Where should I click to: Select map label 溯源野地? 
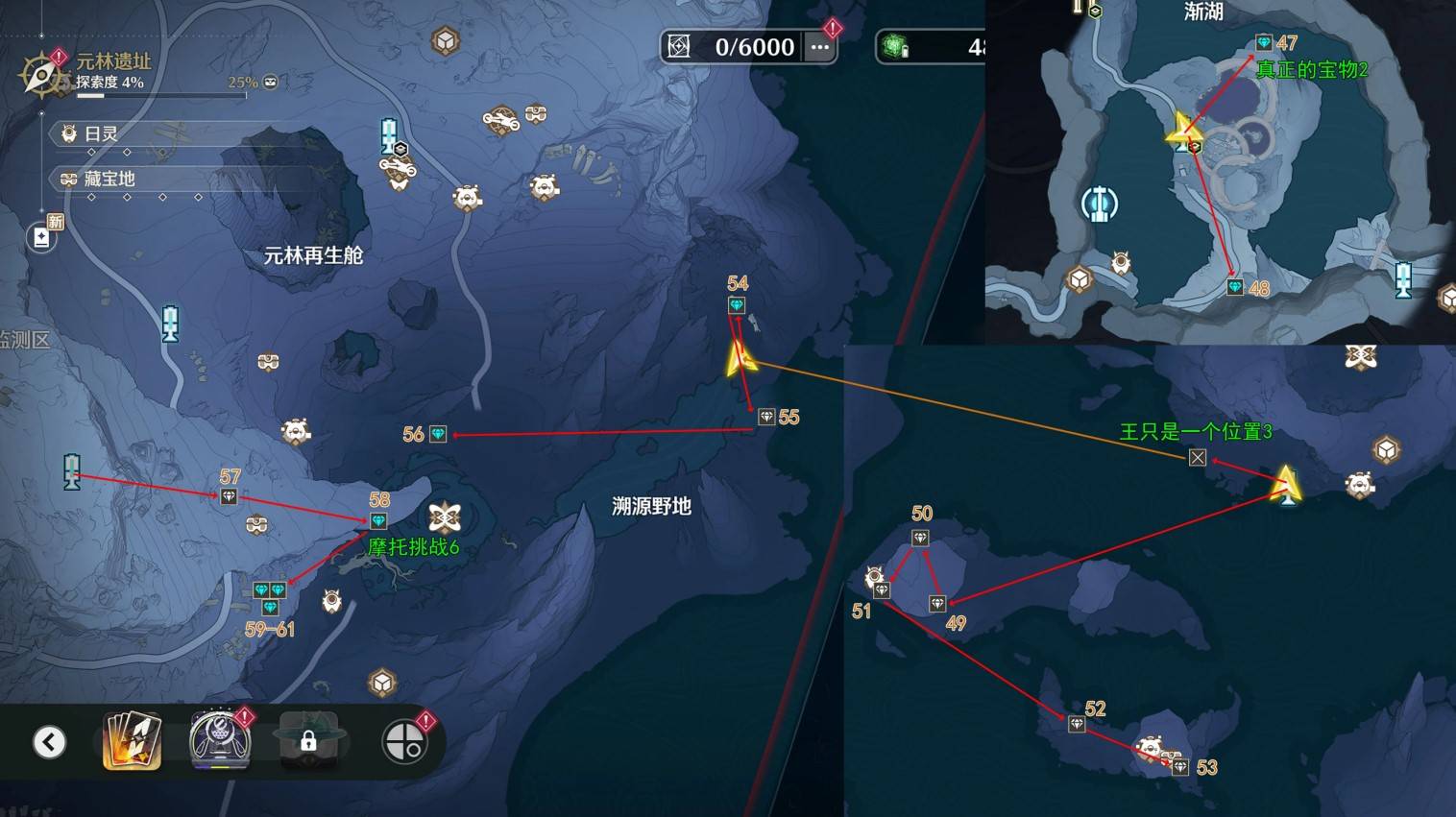pyautogui.click(x=653, y=507)
